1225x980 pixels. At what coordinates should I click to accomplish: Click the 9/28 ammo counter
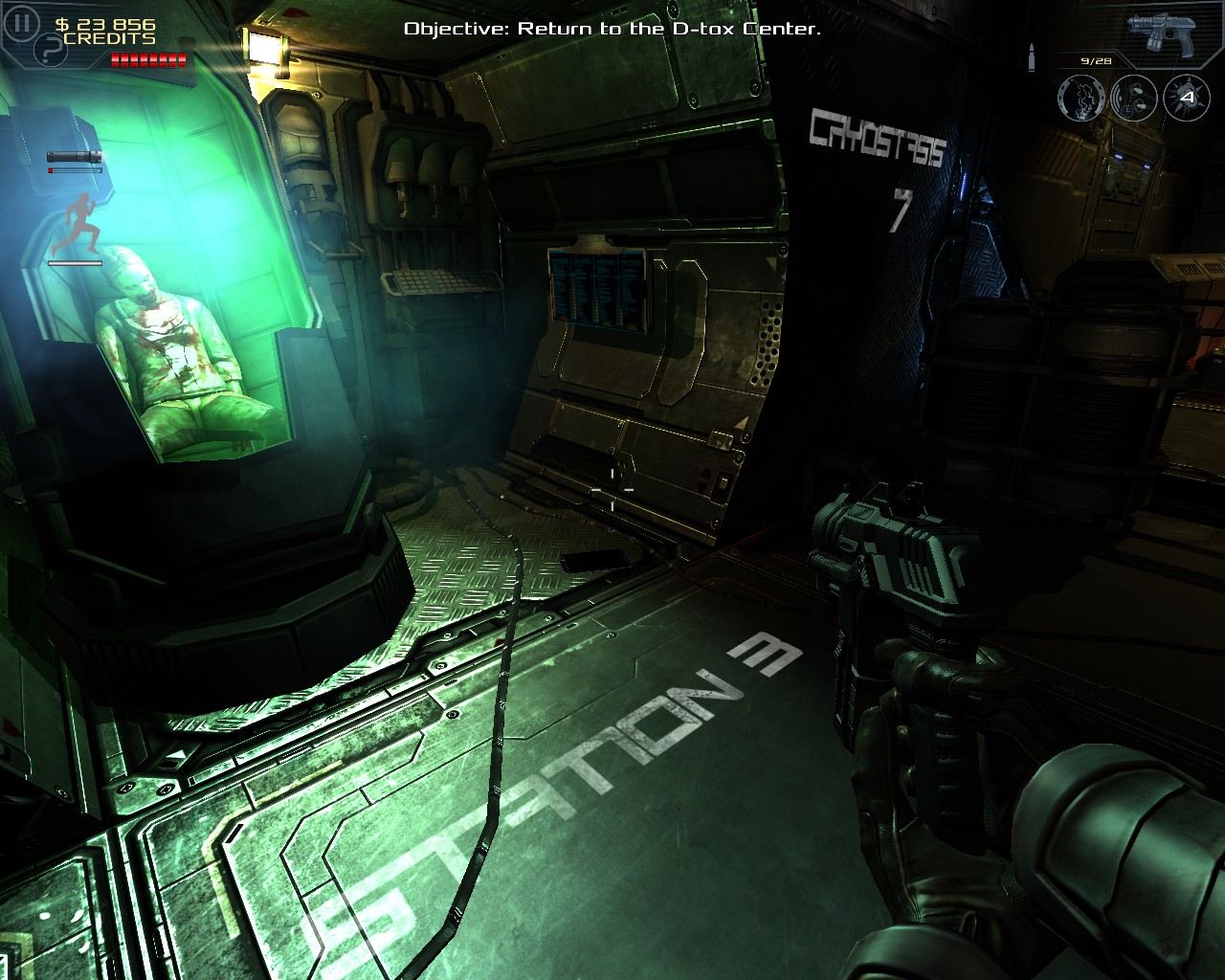click(1098, 60)
